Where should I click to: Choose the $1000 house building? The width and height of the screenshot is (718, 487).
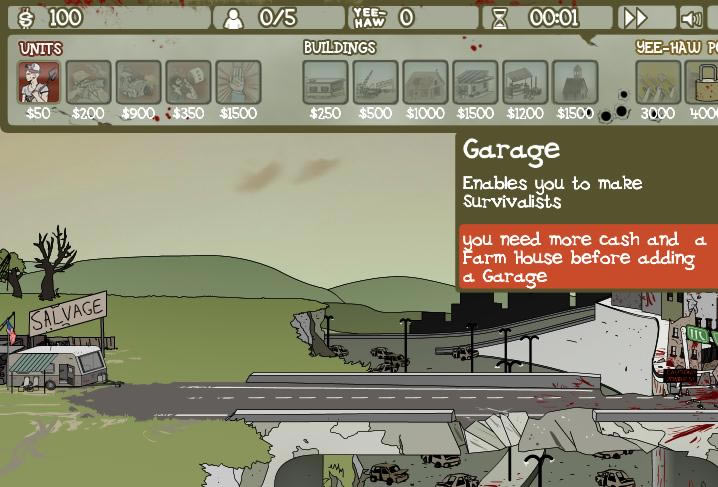pos(425,82)
